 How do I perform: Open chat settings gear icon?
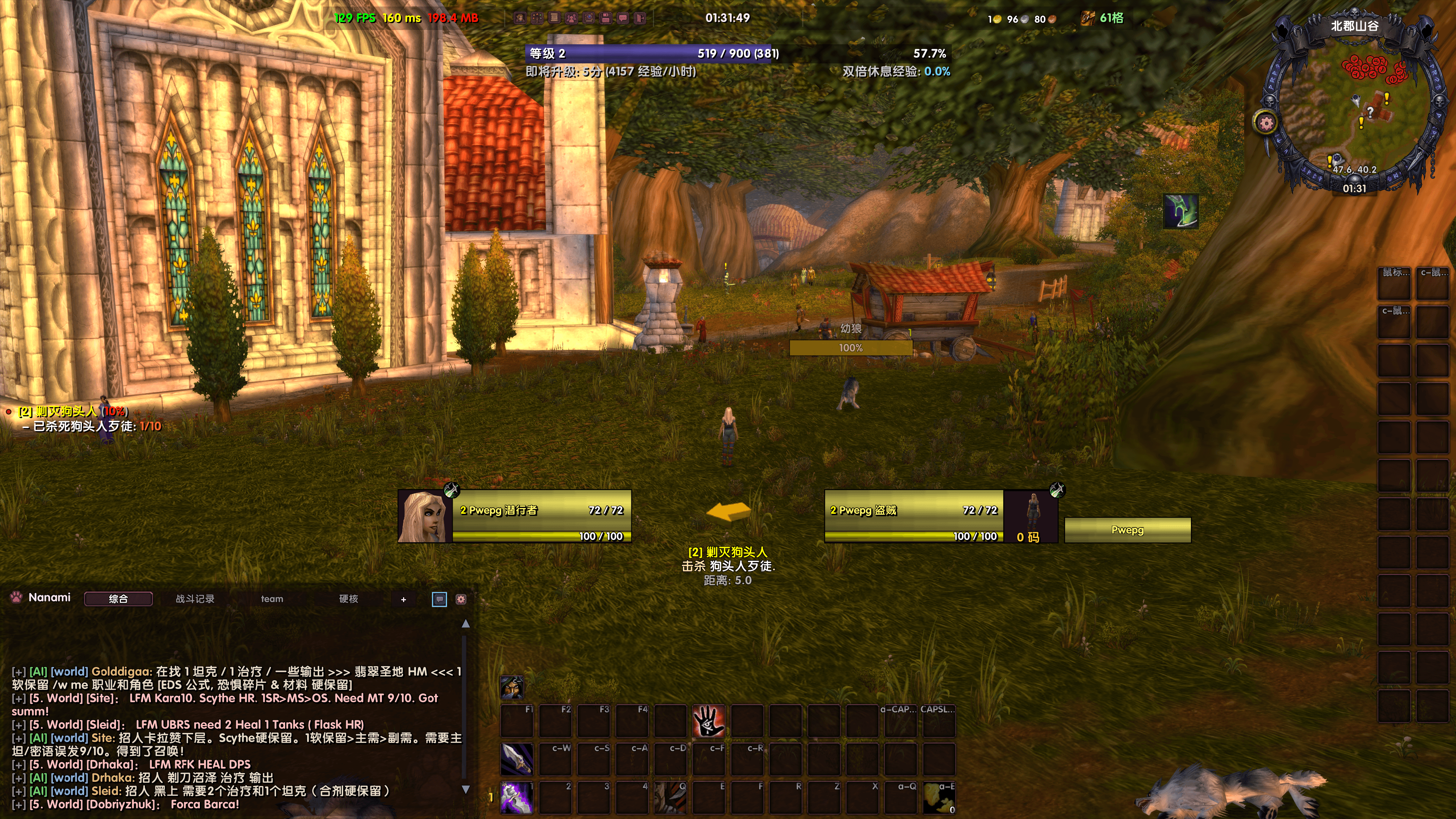tap(461, 599)
